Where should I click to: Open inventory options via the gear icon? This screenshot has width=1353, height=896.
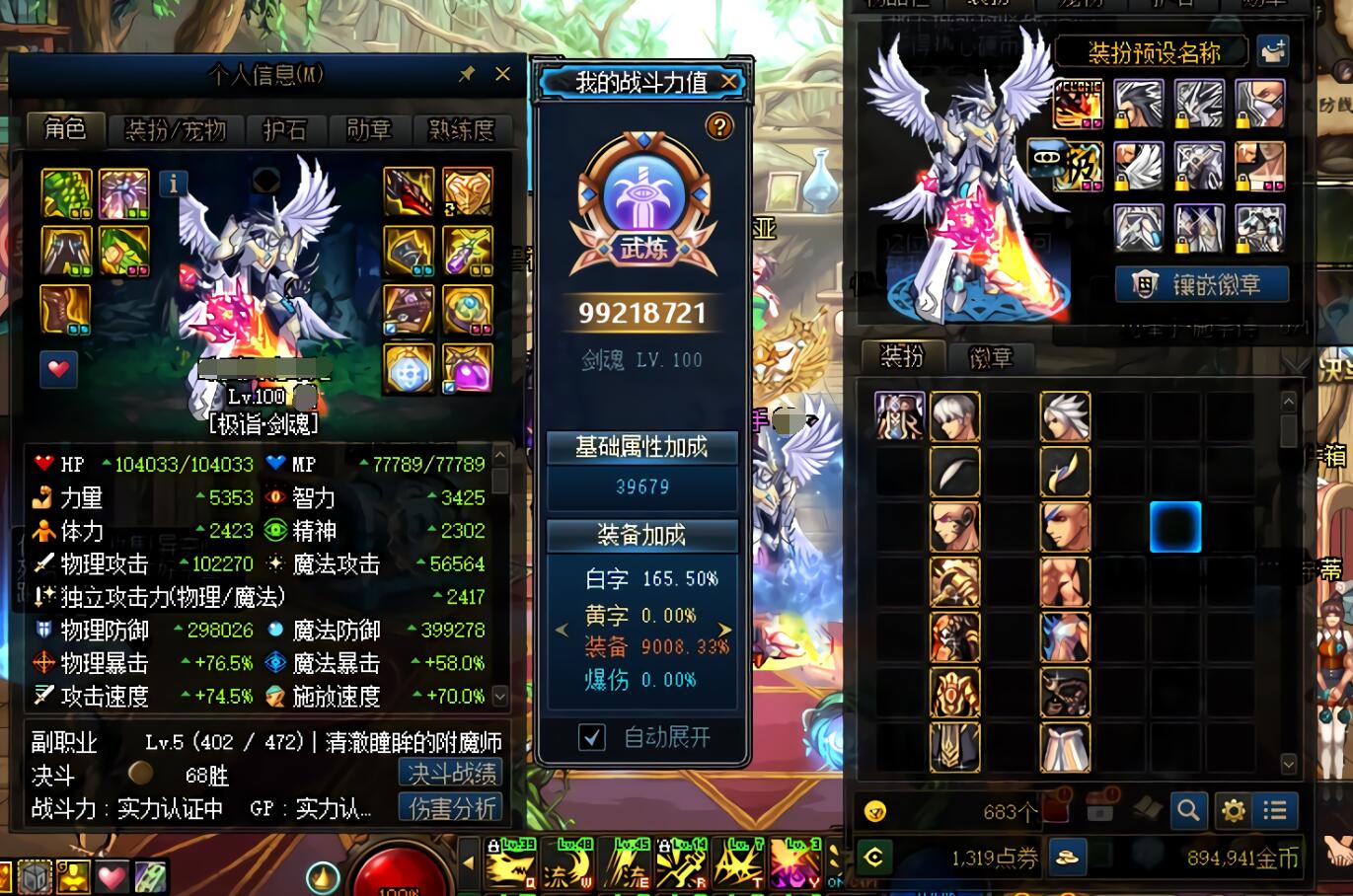[1232, 810]
